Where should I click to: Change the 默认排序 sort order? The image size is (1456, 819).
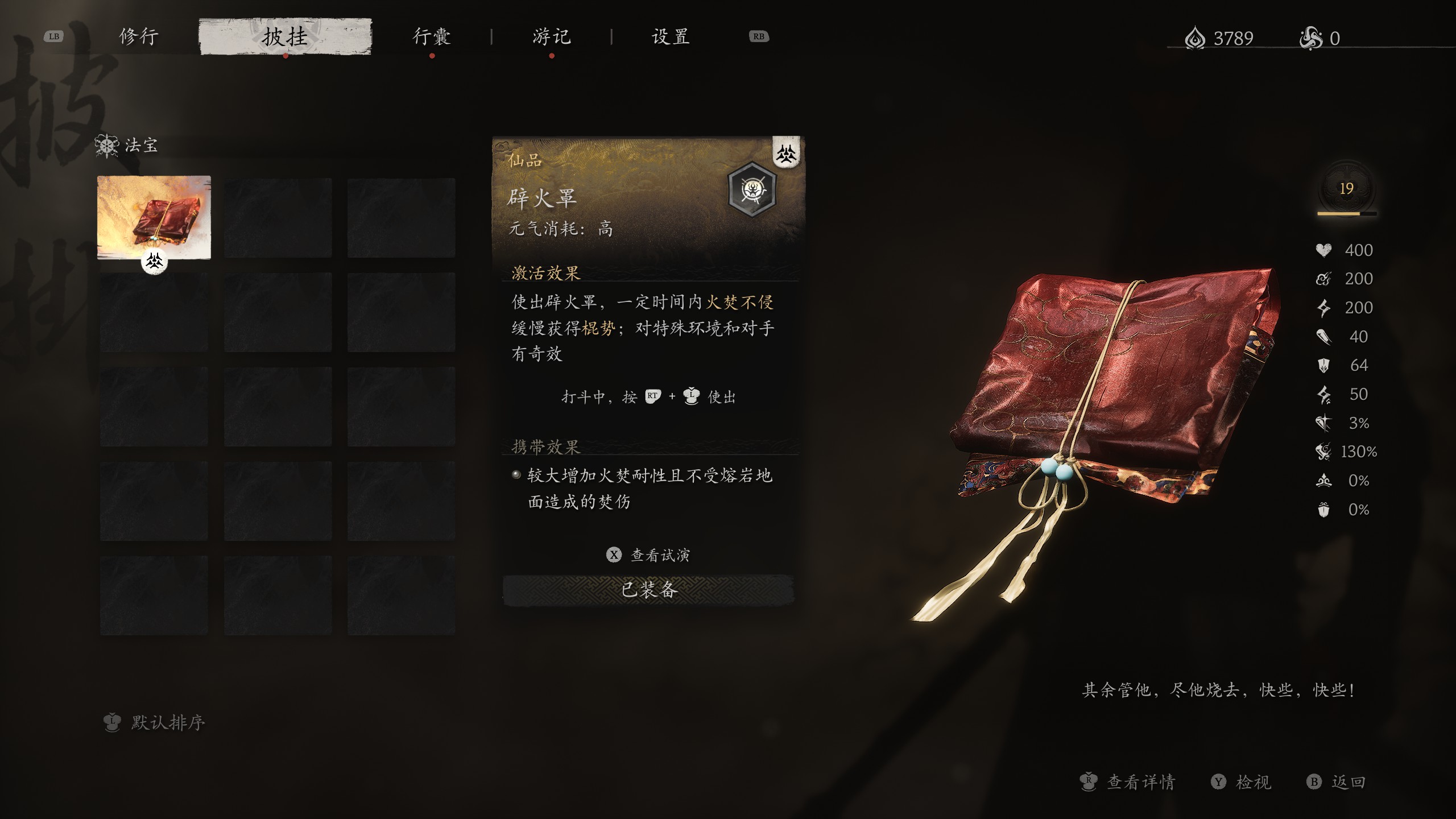(x=156, y=723)
